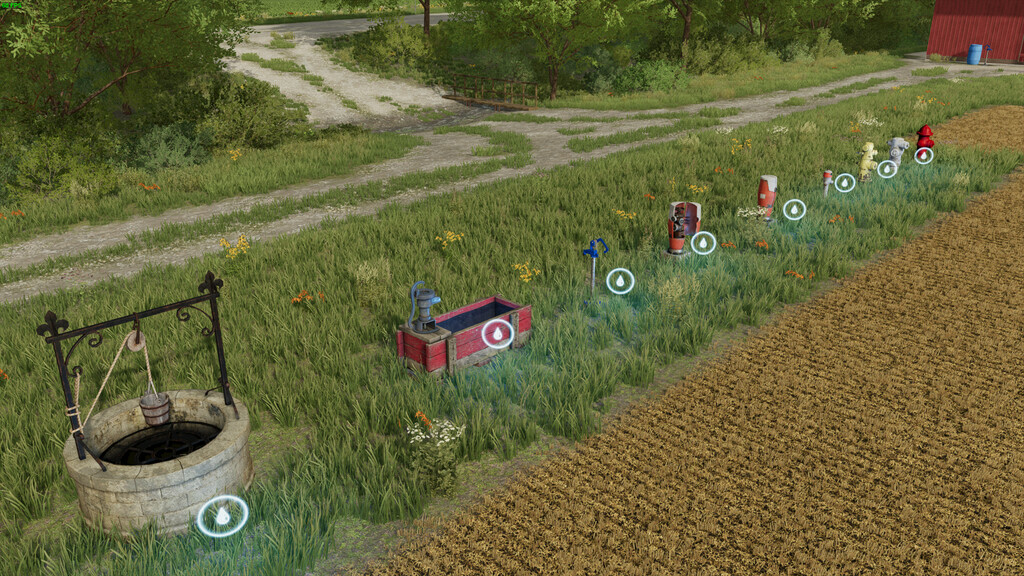The image size is (1024, 576).
Task: Click the water marker between yellow and grey hydrants
Action: point(887,168)
